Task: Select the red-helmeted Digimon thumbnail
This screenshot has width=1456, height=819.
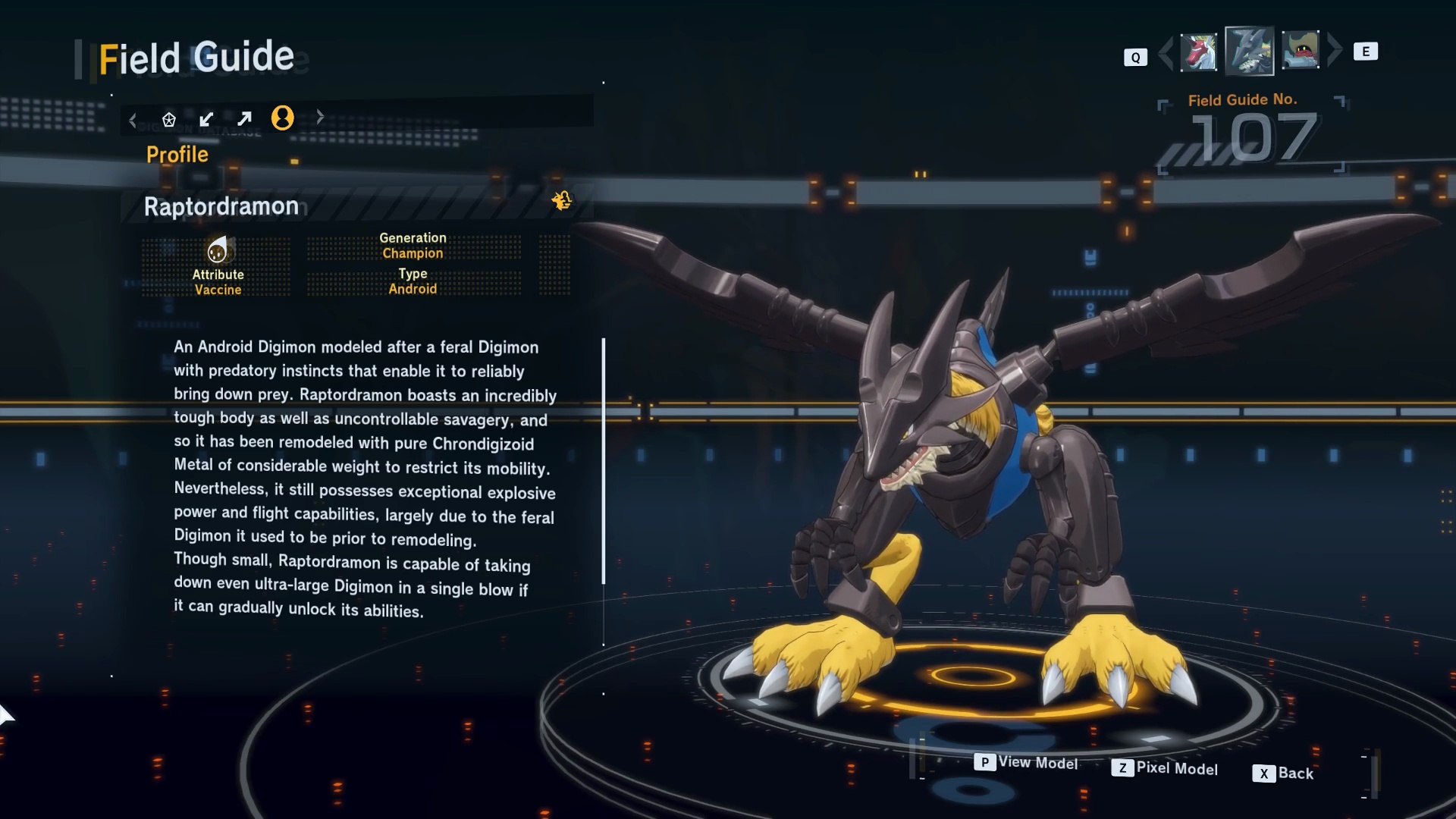Action: pos(1199,52)
